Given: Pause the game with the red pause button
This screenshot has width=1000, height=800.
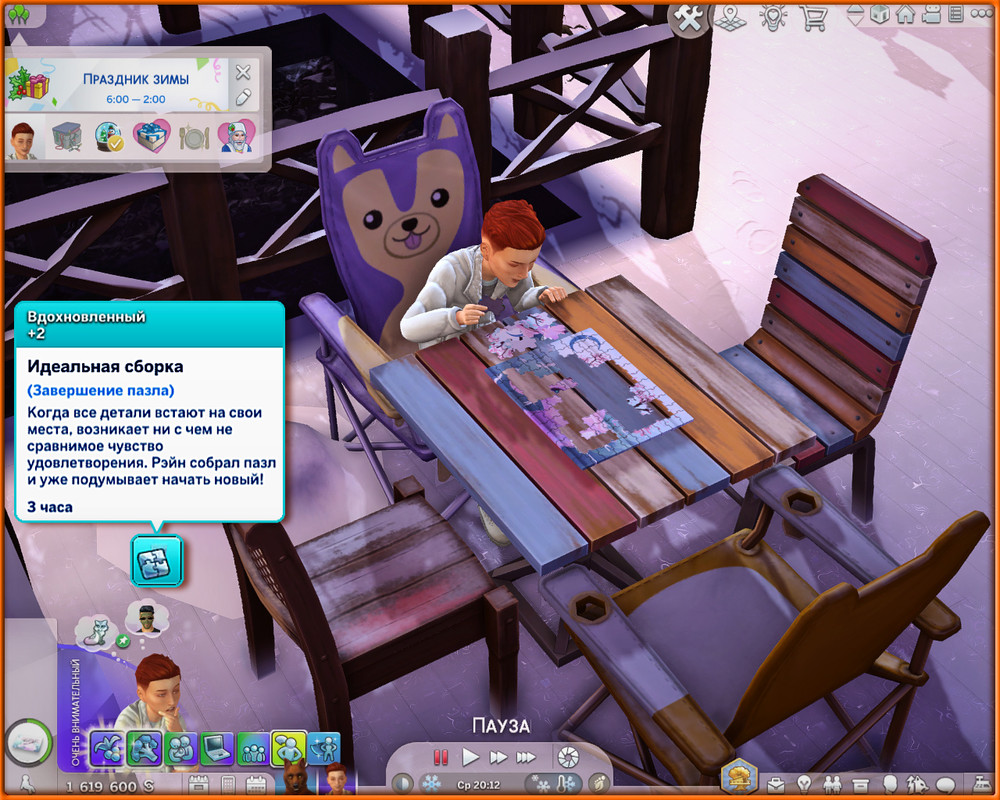Looking at the screenshot, I should tap(440, 757).
